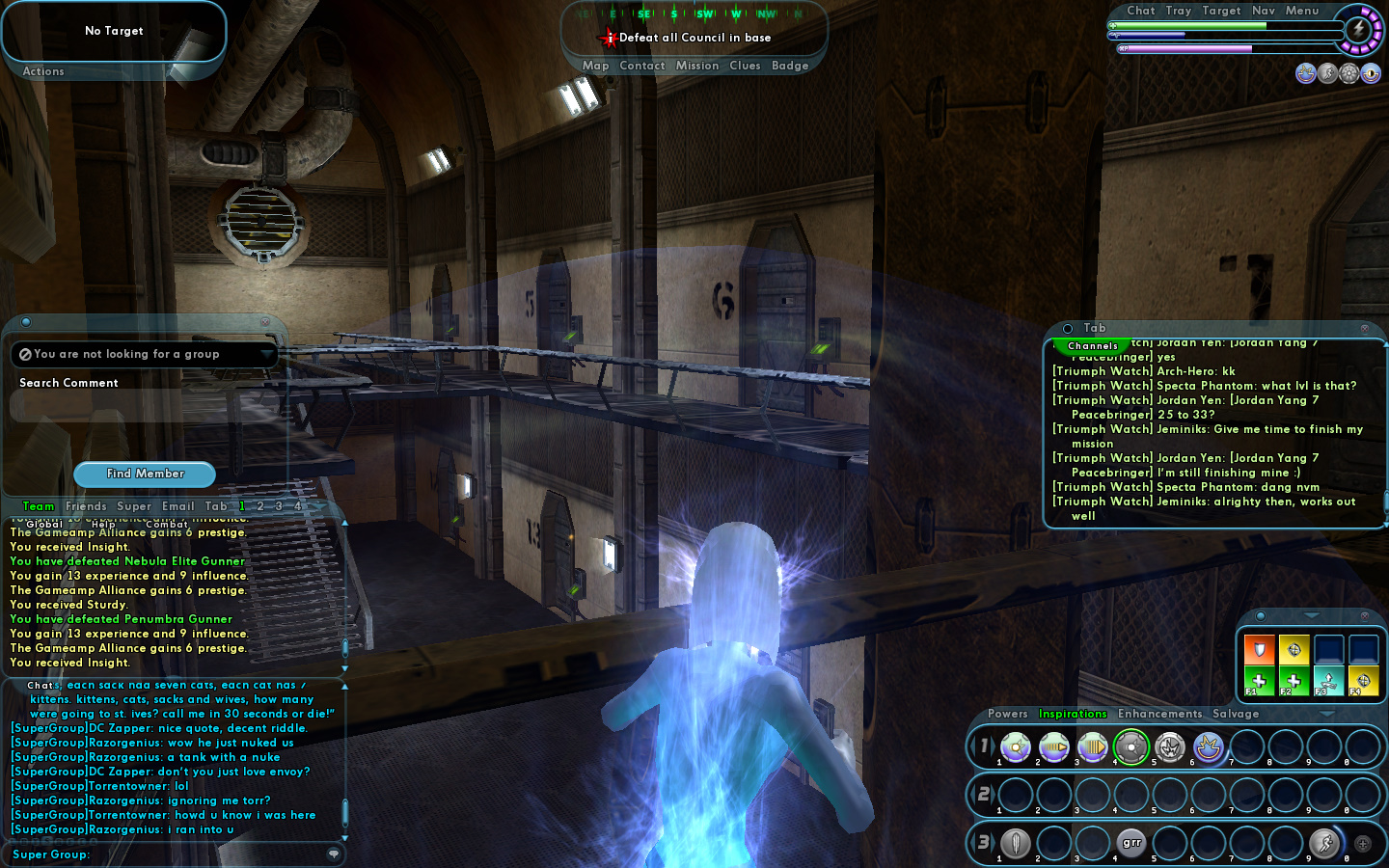Image resolution: width=1389 pixels, height=868 pixels.
Task: Open the Clues list
Action: click(745, 66)
